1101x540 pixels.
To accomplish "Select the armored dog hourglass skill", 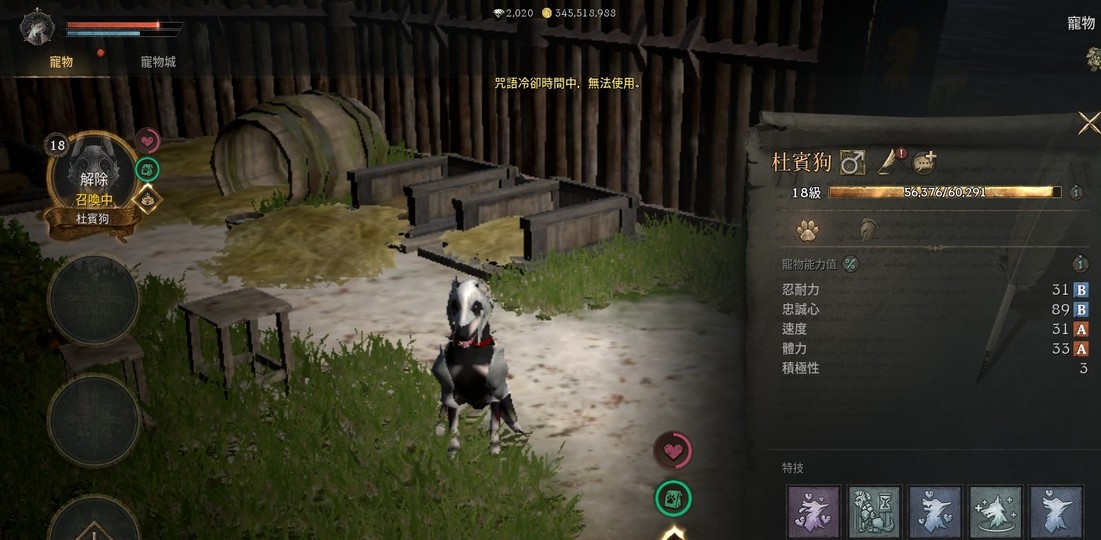I will point(875,512).
